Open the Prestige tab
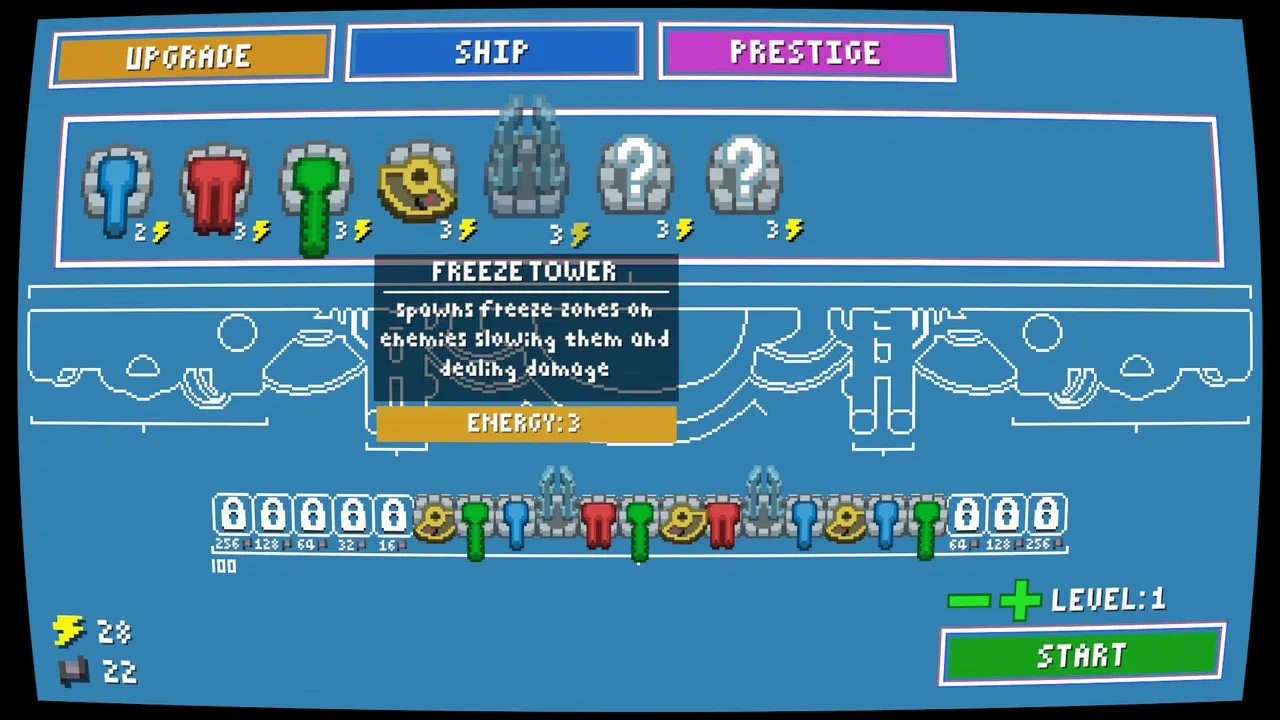The image size is (1280, 720). [805, 52]
